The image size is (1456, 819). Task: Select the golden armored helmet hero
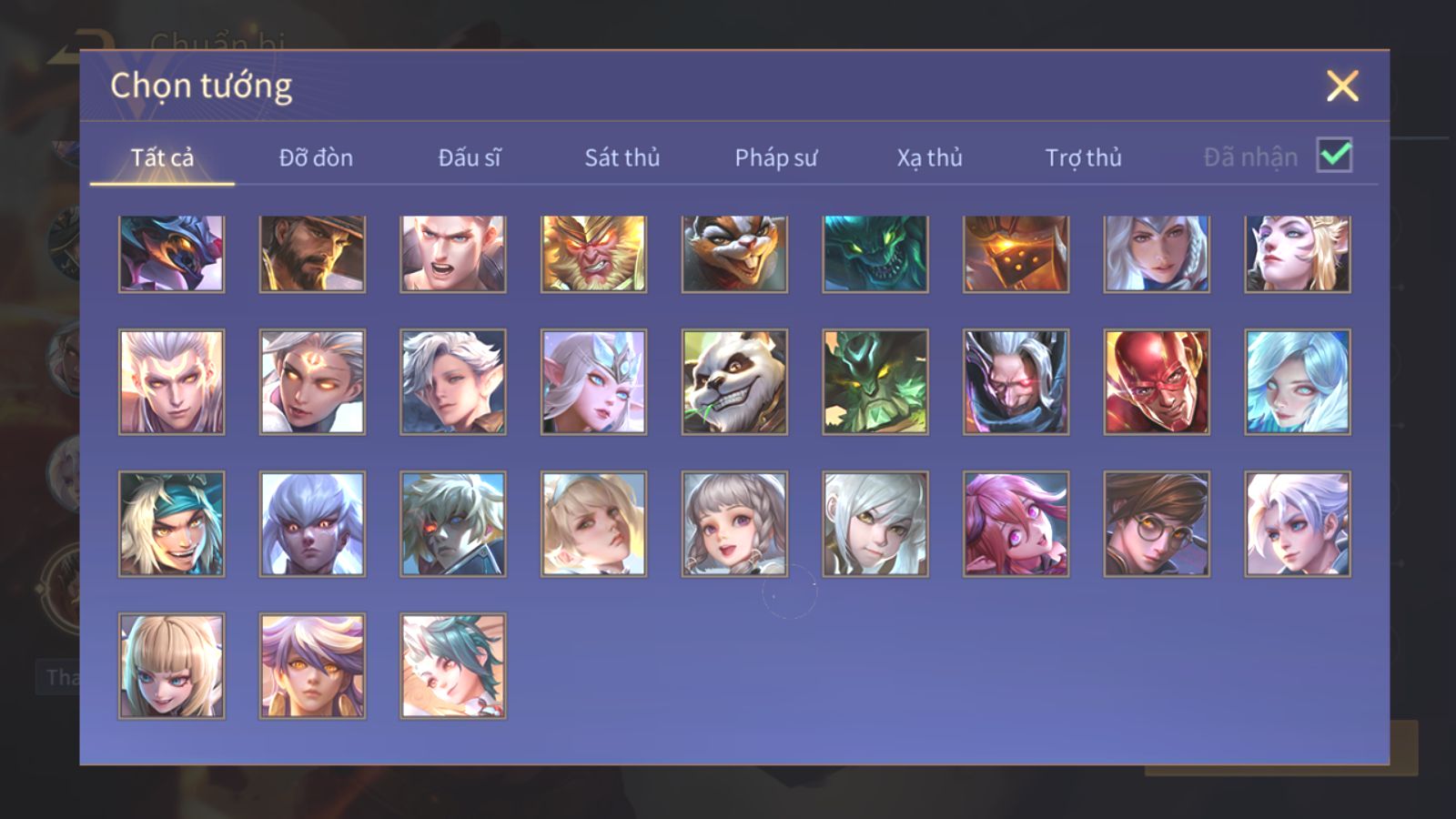(1016, 254)
